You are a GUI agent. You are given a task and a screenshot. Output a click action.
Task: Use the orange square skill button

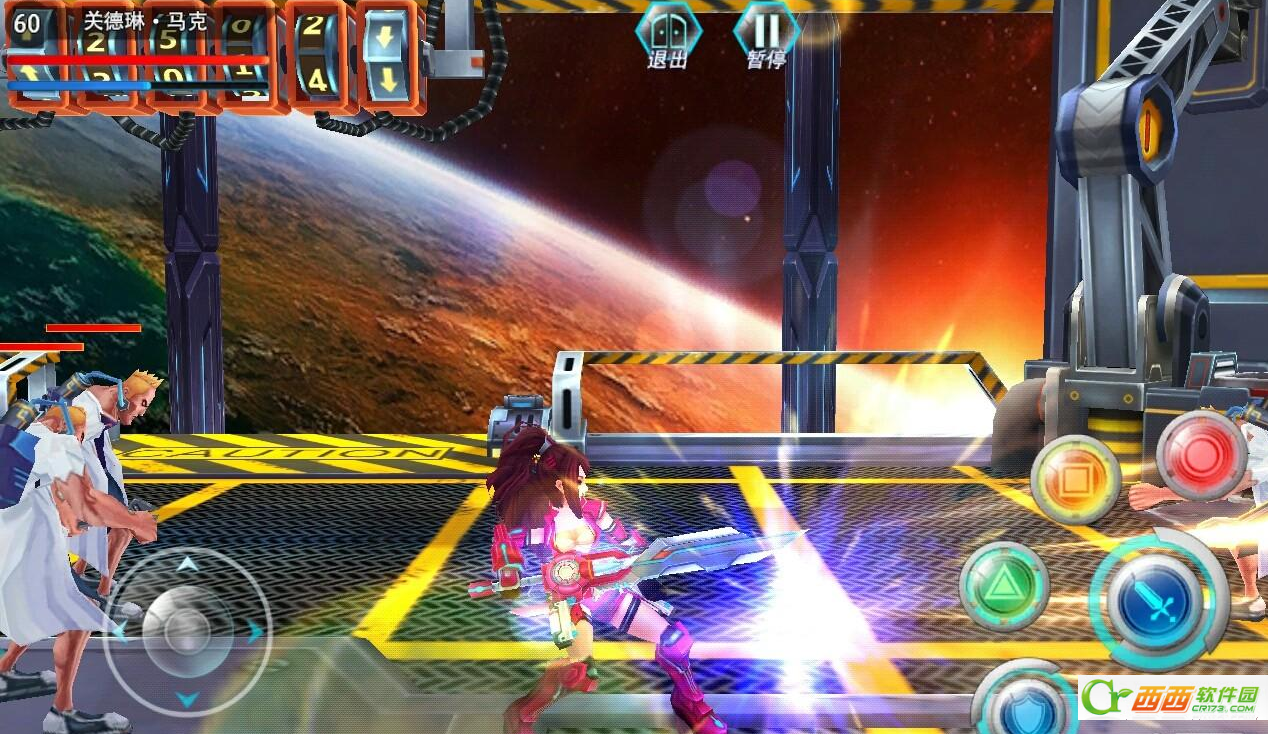(x=1075, y=481)
